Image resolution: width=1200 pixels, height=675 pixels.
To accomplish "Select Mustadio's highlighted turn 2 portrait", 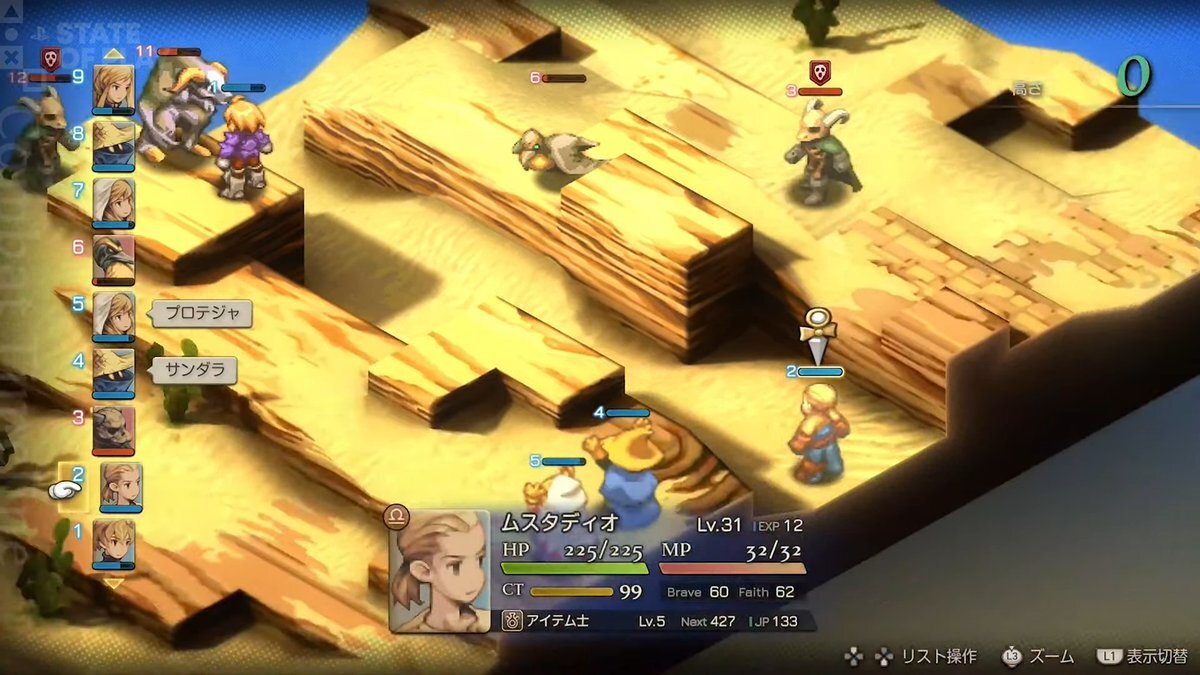I will (120, 486).
